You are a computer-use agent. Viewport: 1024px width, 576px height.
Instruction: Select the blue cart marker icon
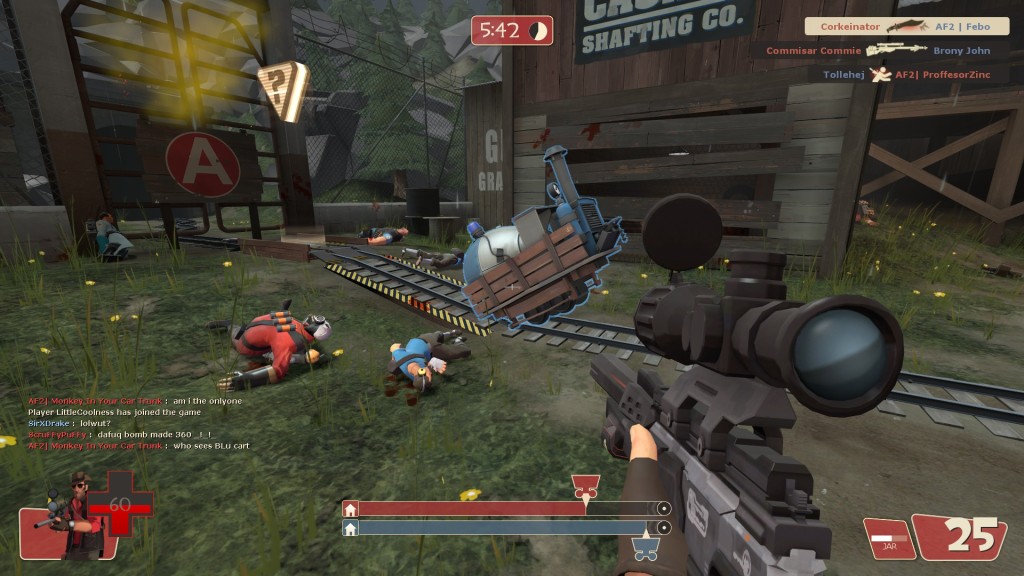click(x=645, y=547)
